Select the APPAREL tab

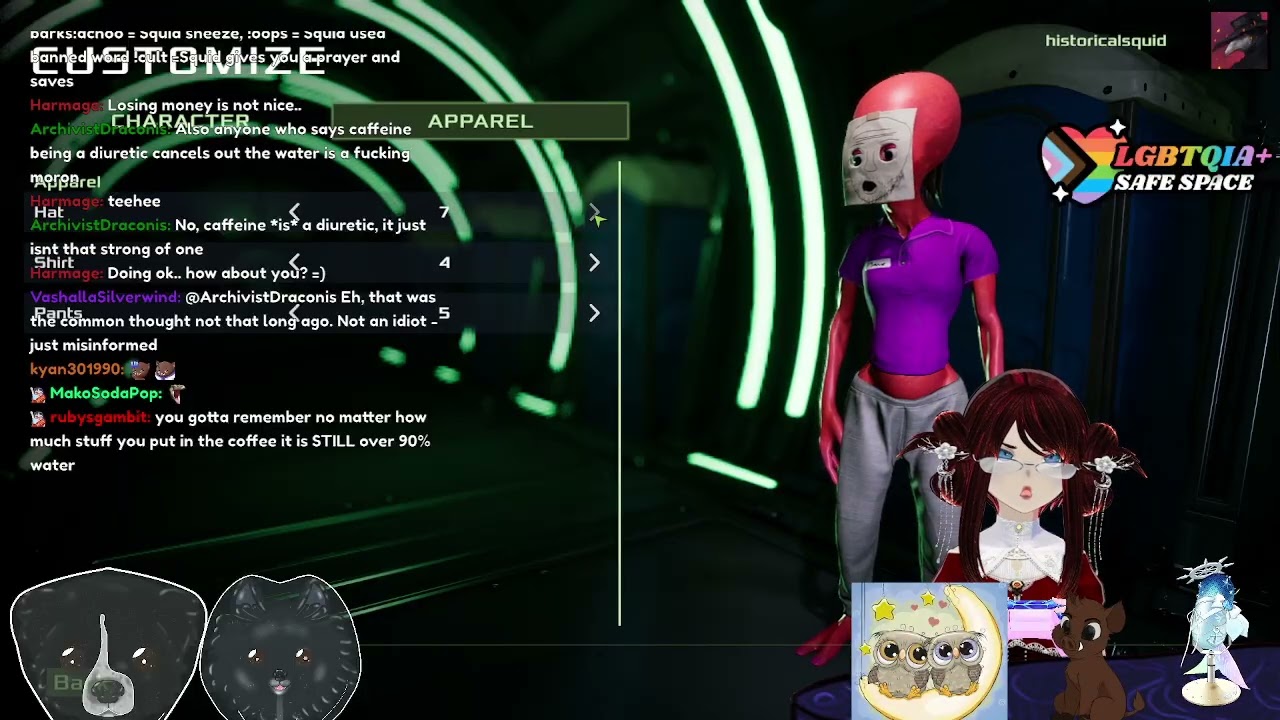click(x=480, y=121)
